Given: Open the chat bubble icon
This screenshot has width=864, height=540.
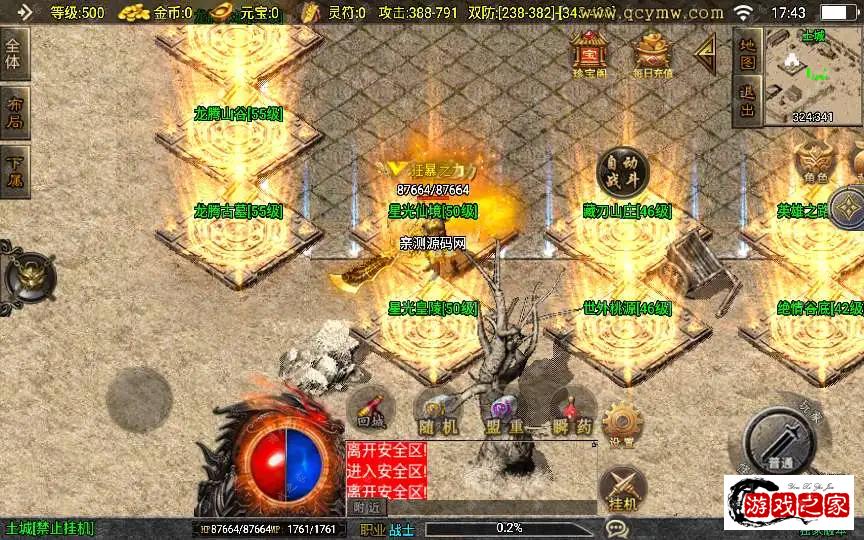Looking at the screenshot, I should tap(617, 527).
